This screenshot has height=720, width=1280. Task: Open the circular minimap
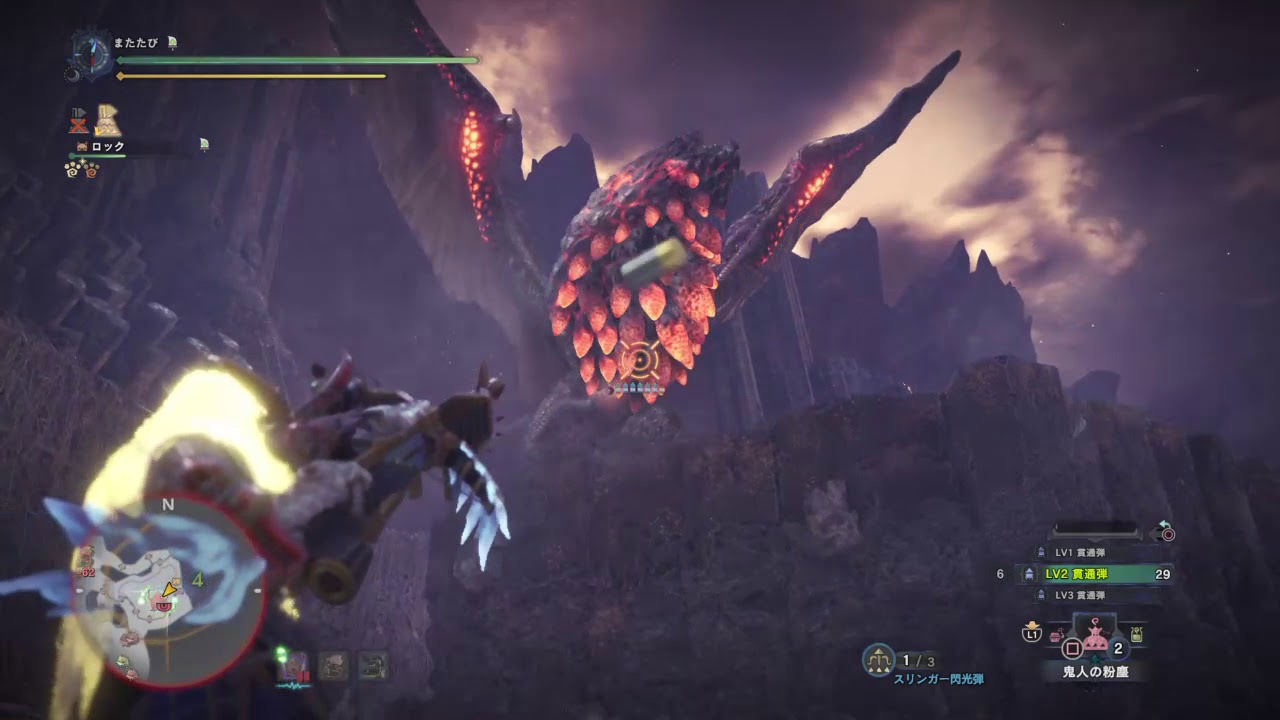[x=167, y=590]
